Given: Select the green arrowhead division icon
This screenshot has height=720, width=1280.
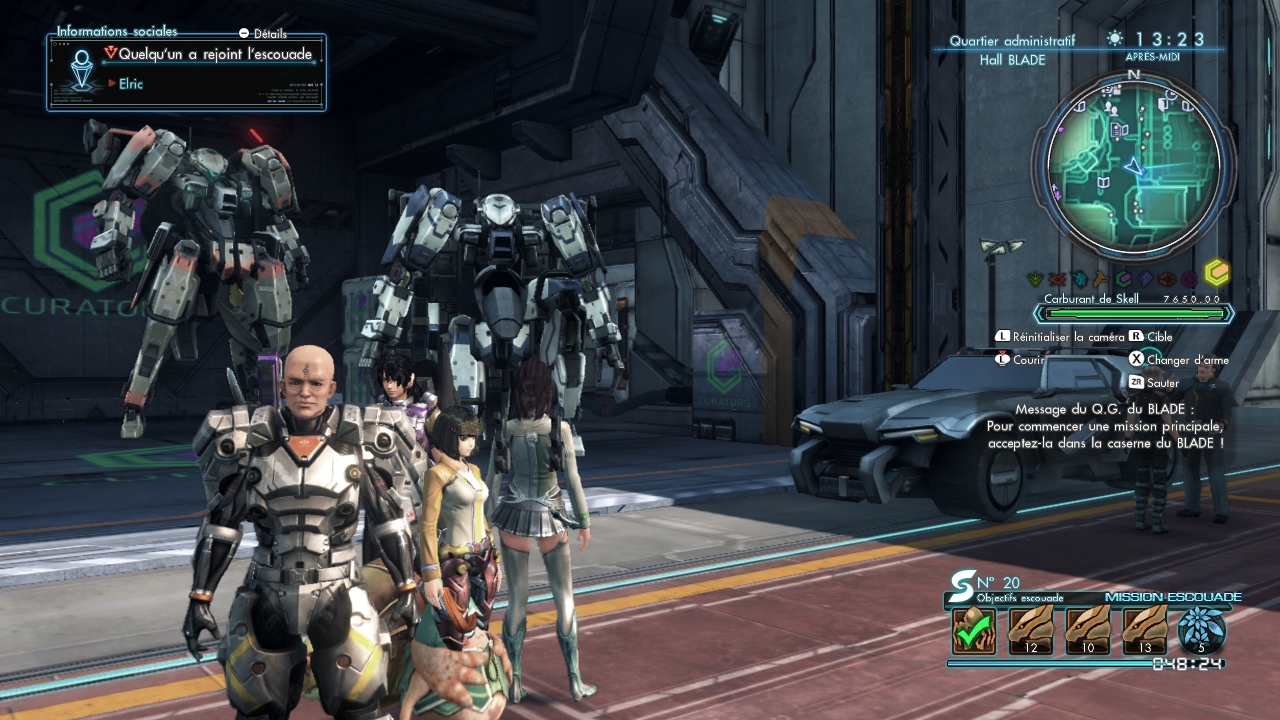Looking at the screenshot, I should [1035, 279].
